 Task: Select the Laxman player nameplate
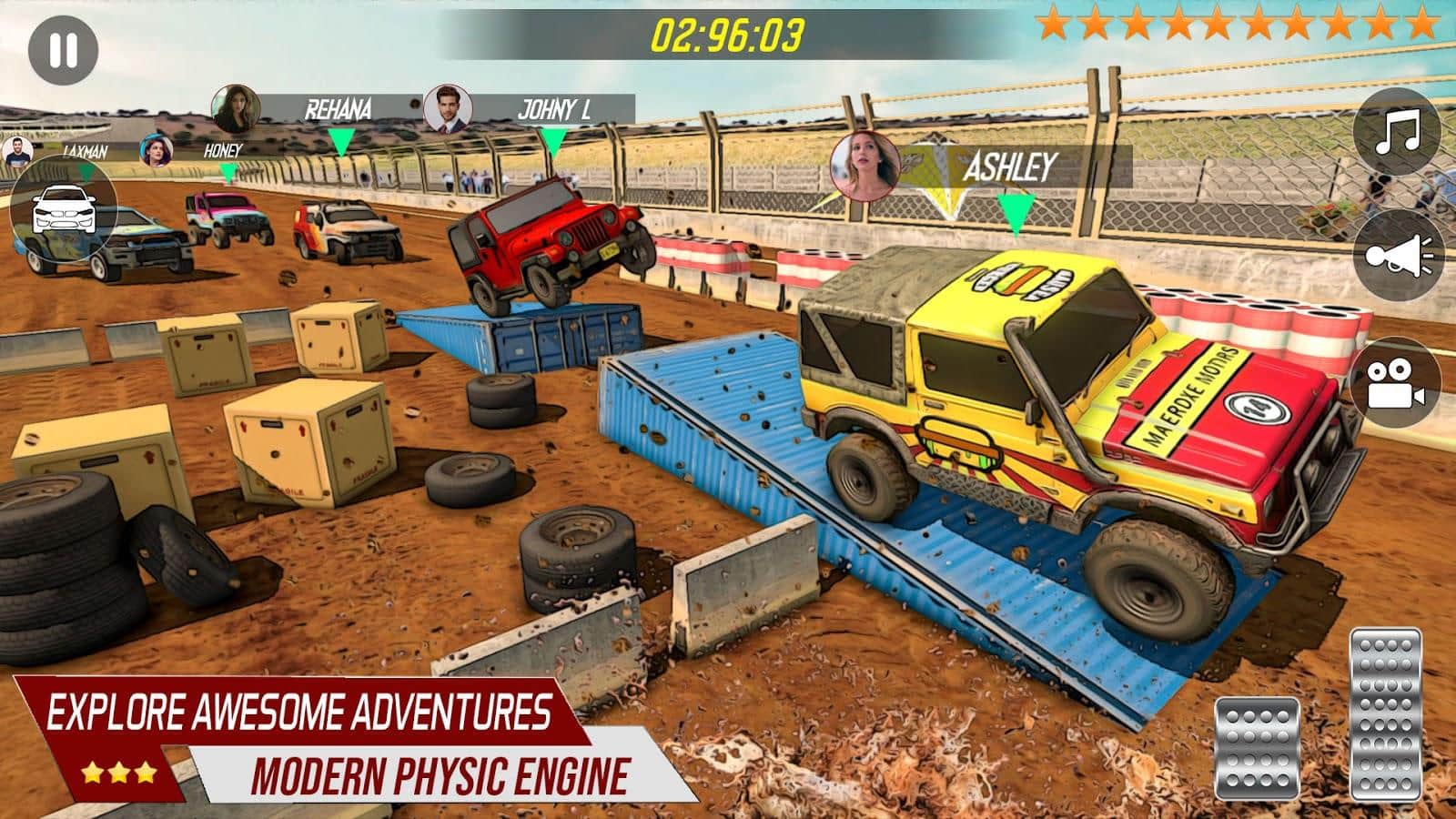[86, 153]
